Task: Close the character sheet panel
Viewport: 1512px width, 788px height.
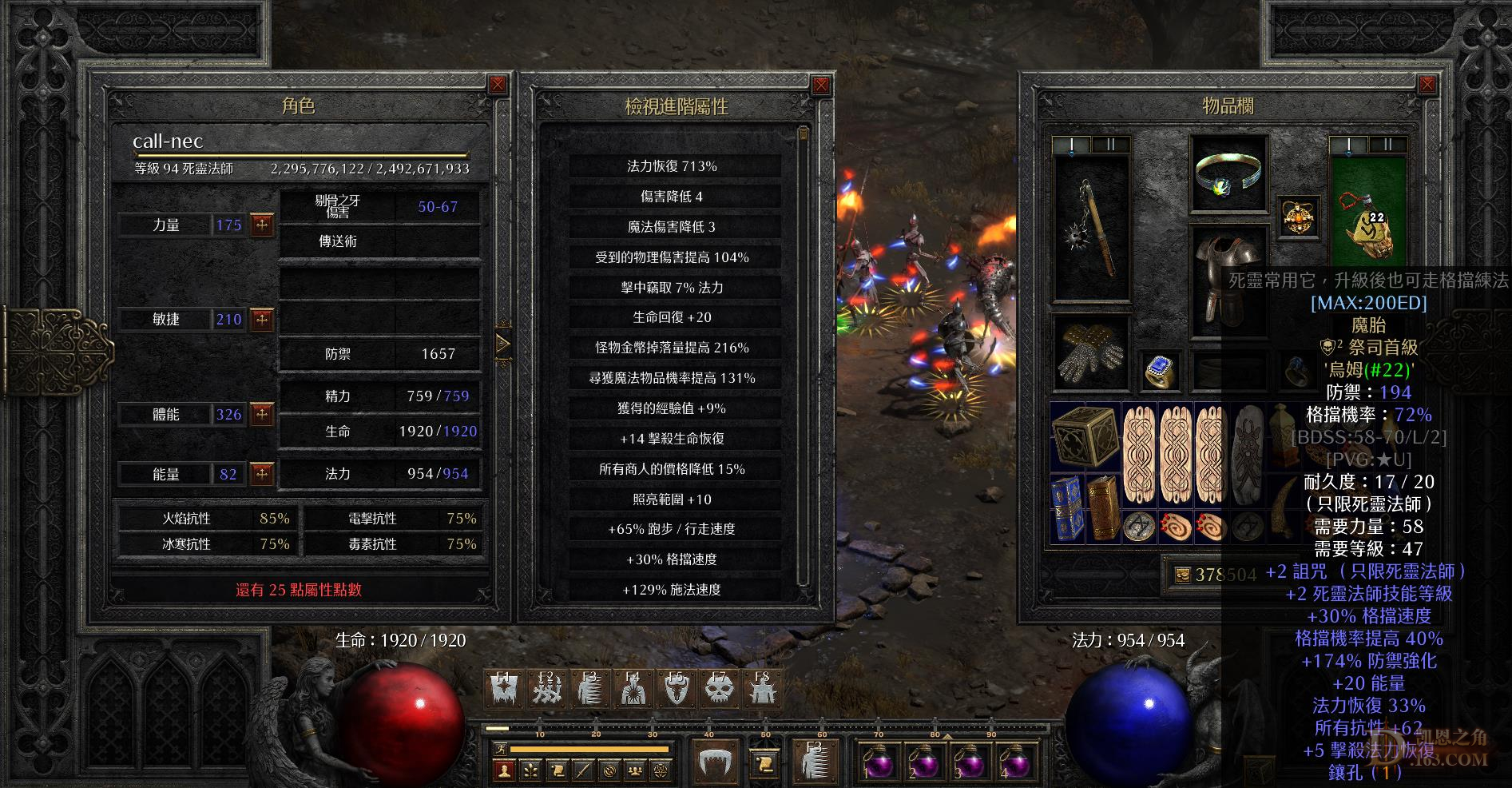Action: pyautogui.click(x=498, y=85)
